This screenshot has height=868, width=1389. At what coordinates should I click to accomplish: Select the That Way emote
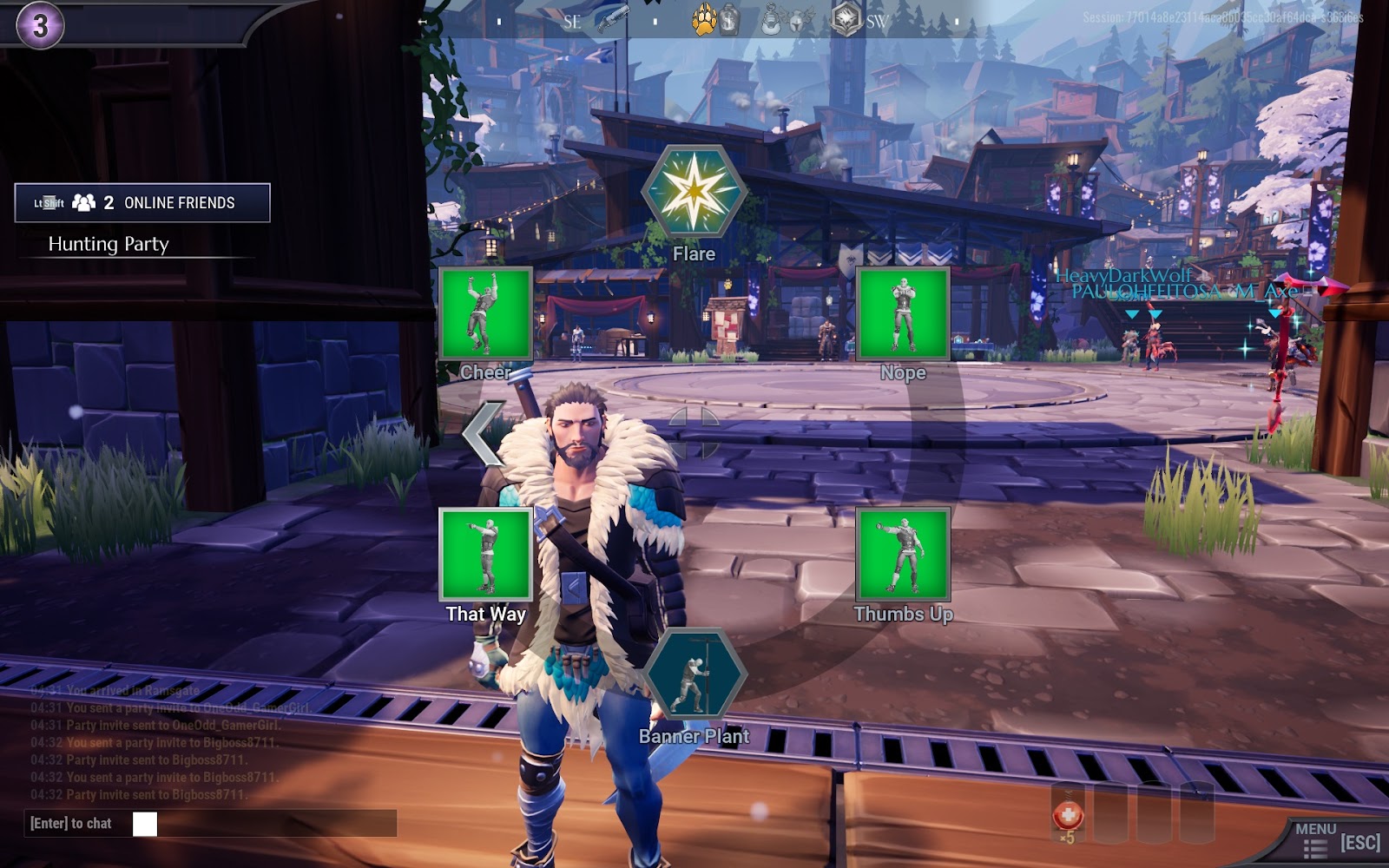click(485, 556)
